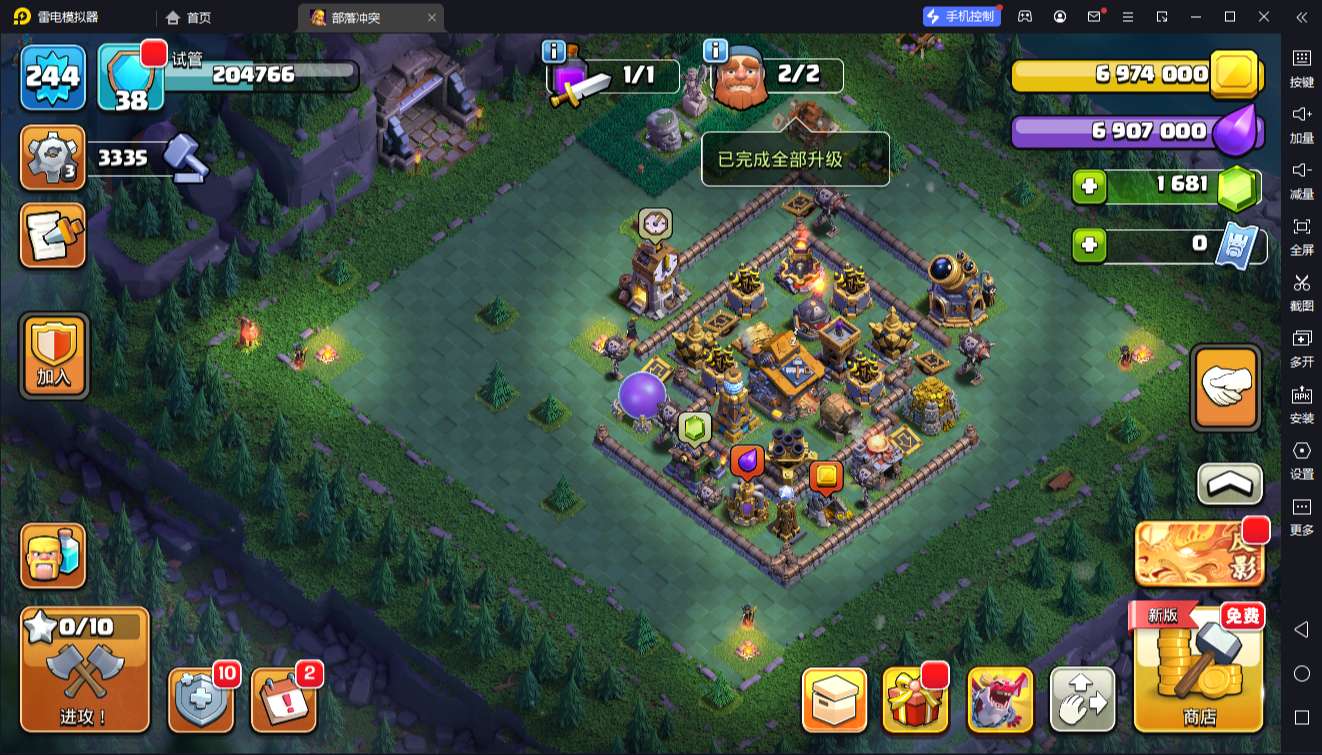Viewport: 1322px width, 755px height.
Task: Open the barbarian and elixir army button
Action: [54, 556]
